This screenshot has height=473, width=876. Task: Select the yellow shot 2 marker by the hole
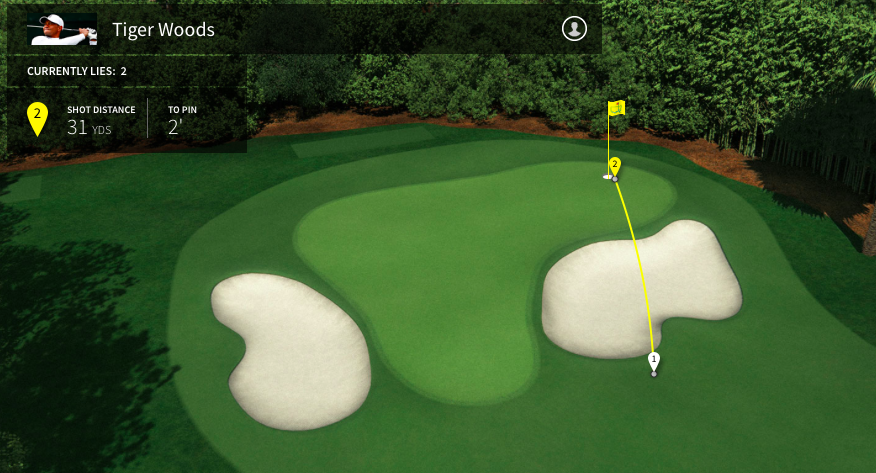pyautogui.click(x=615, y=165)
